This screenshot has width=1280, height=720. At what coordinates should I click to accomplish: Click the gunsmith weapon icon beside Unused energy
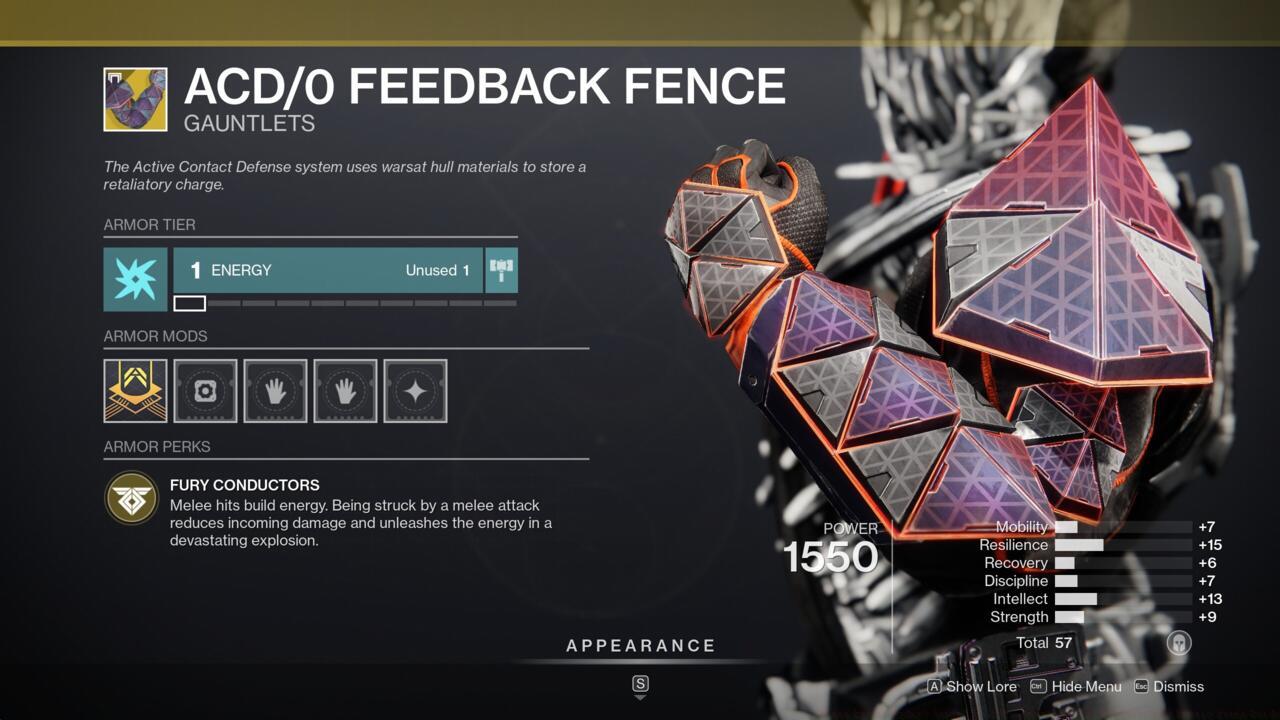501,269
